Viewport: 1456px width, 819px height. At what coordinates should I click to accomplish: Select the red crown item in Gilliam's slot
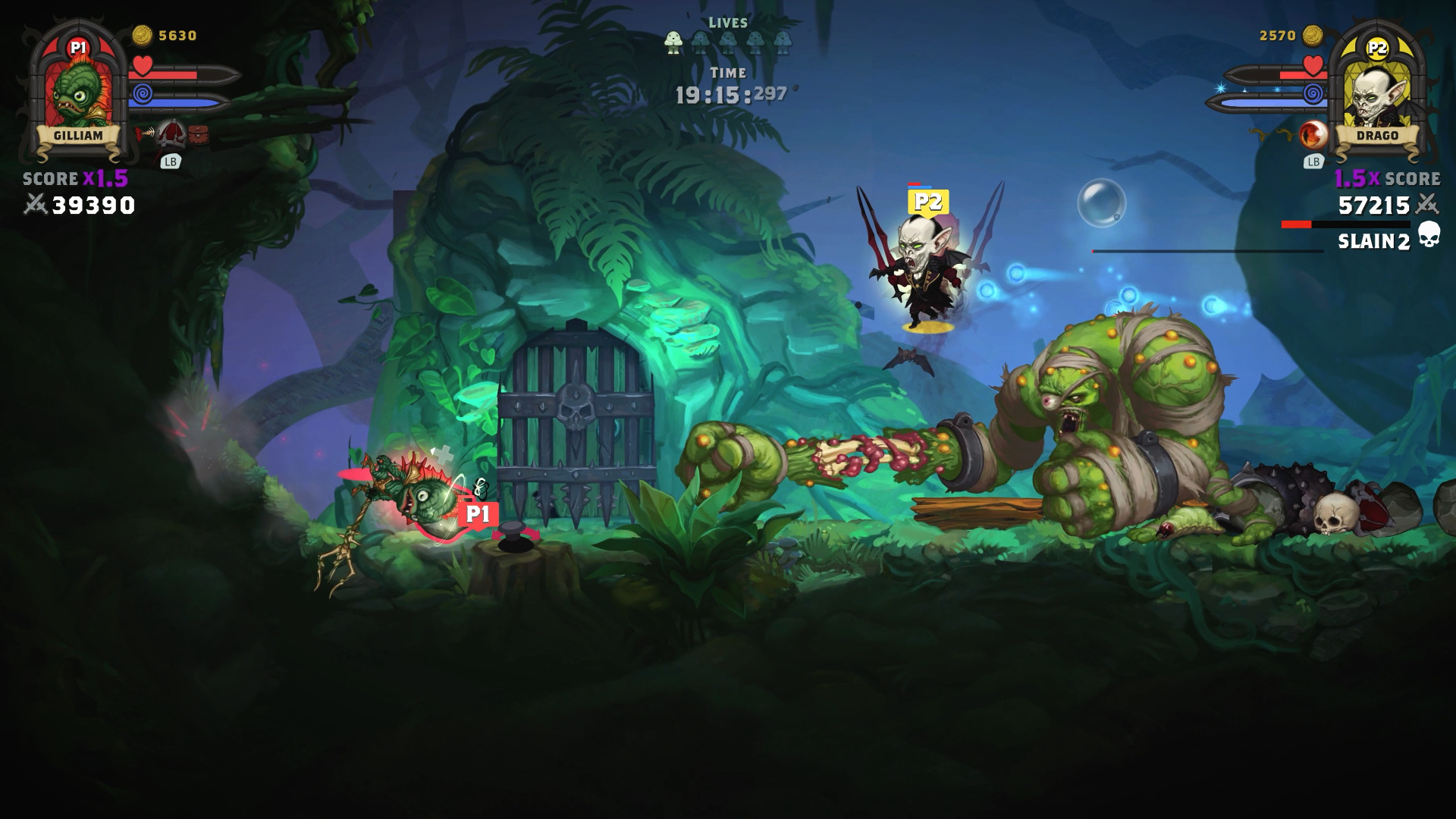171,134
